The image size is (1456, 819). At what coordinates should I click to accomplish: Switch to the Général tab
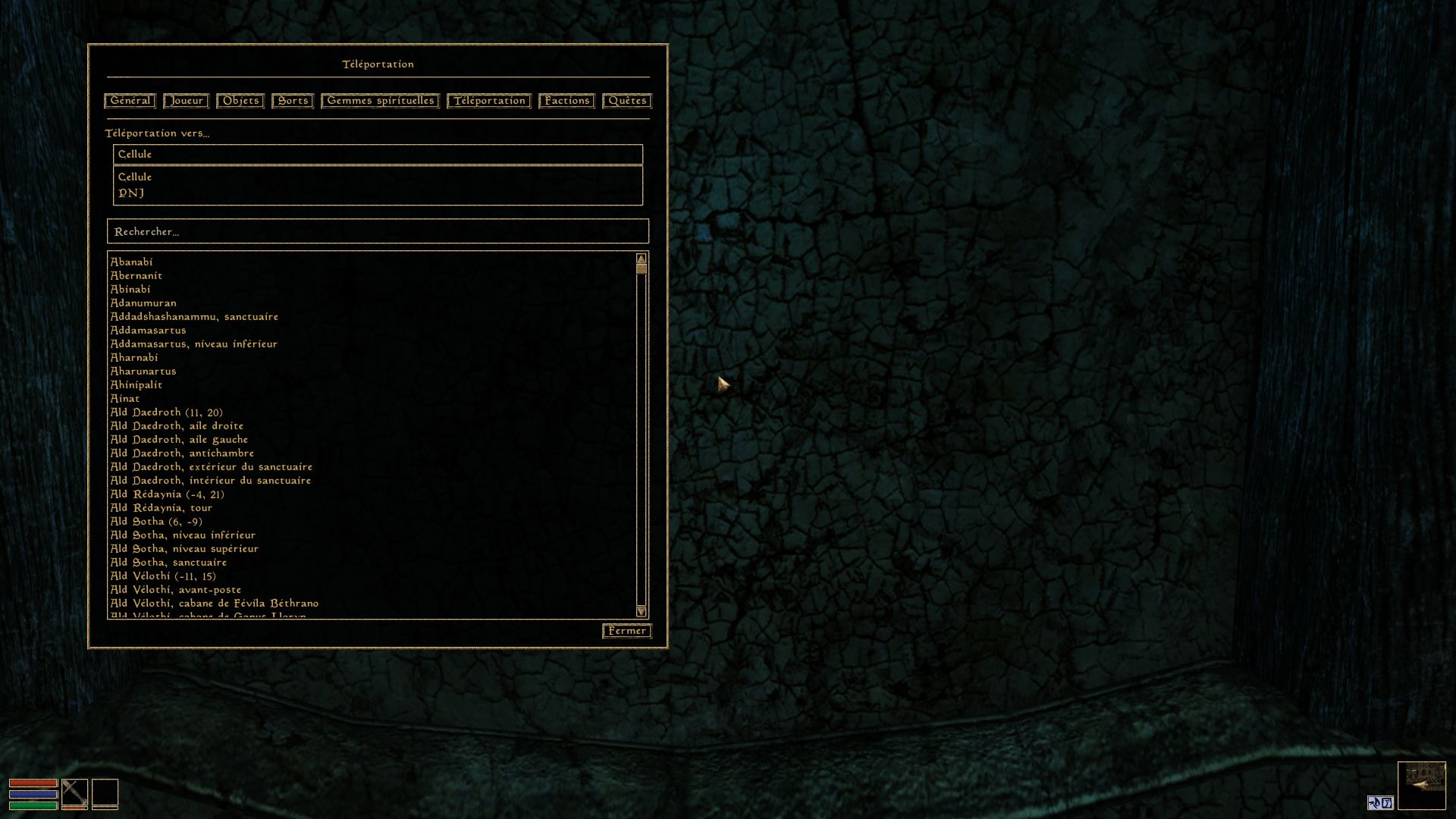pyautogui.click(x=130, y=101)
